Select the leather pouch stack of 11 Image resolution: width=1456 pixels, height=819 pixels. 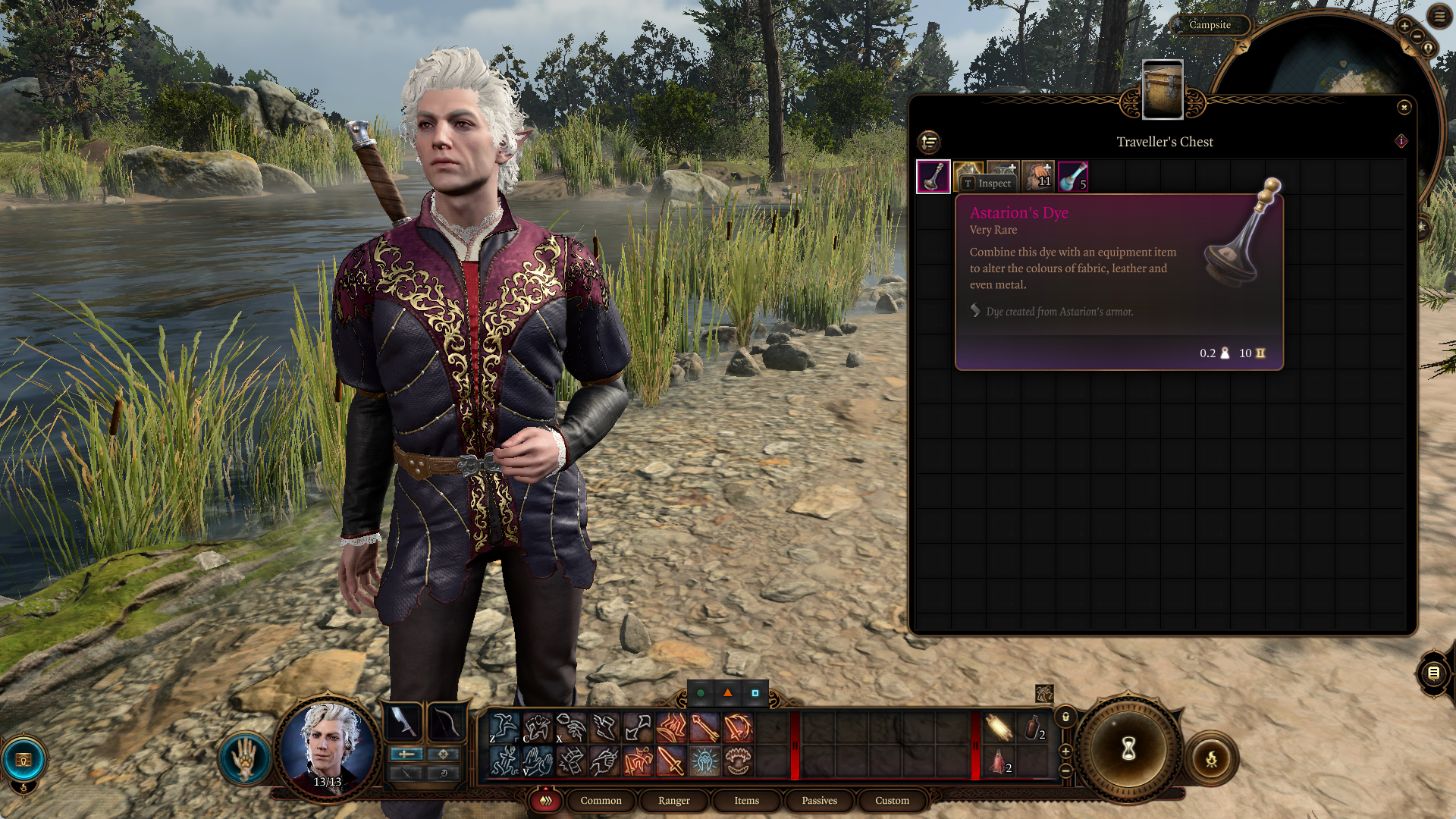pos(1038,177)
